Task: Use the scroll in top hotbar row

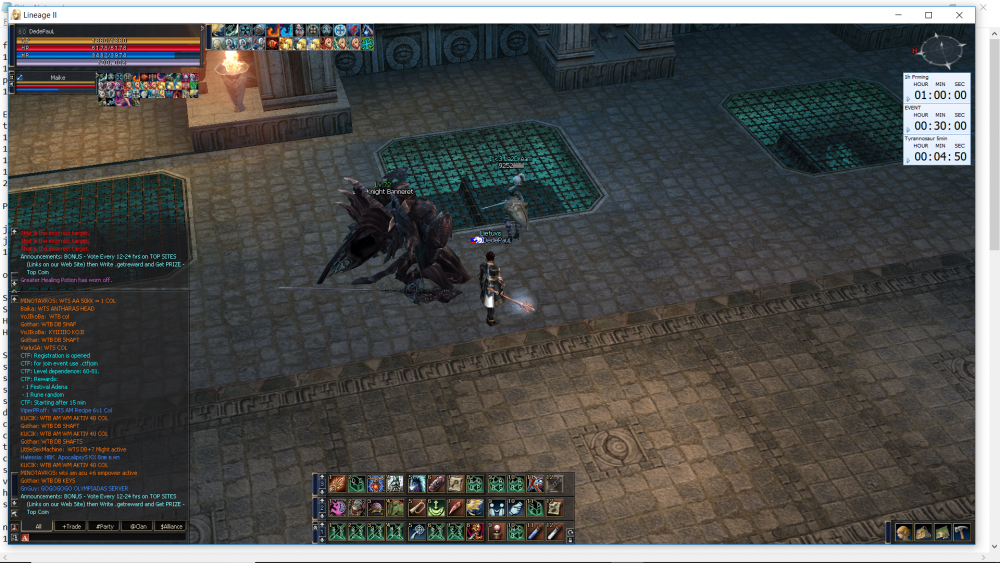Action: click(x=456, y=484)
